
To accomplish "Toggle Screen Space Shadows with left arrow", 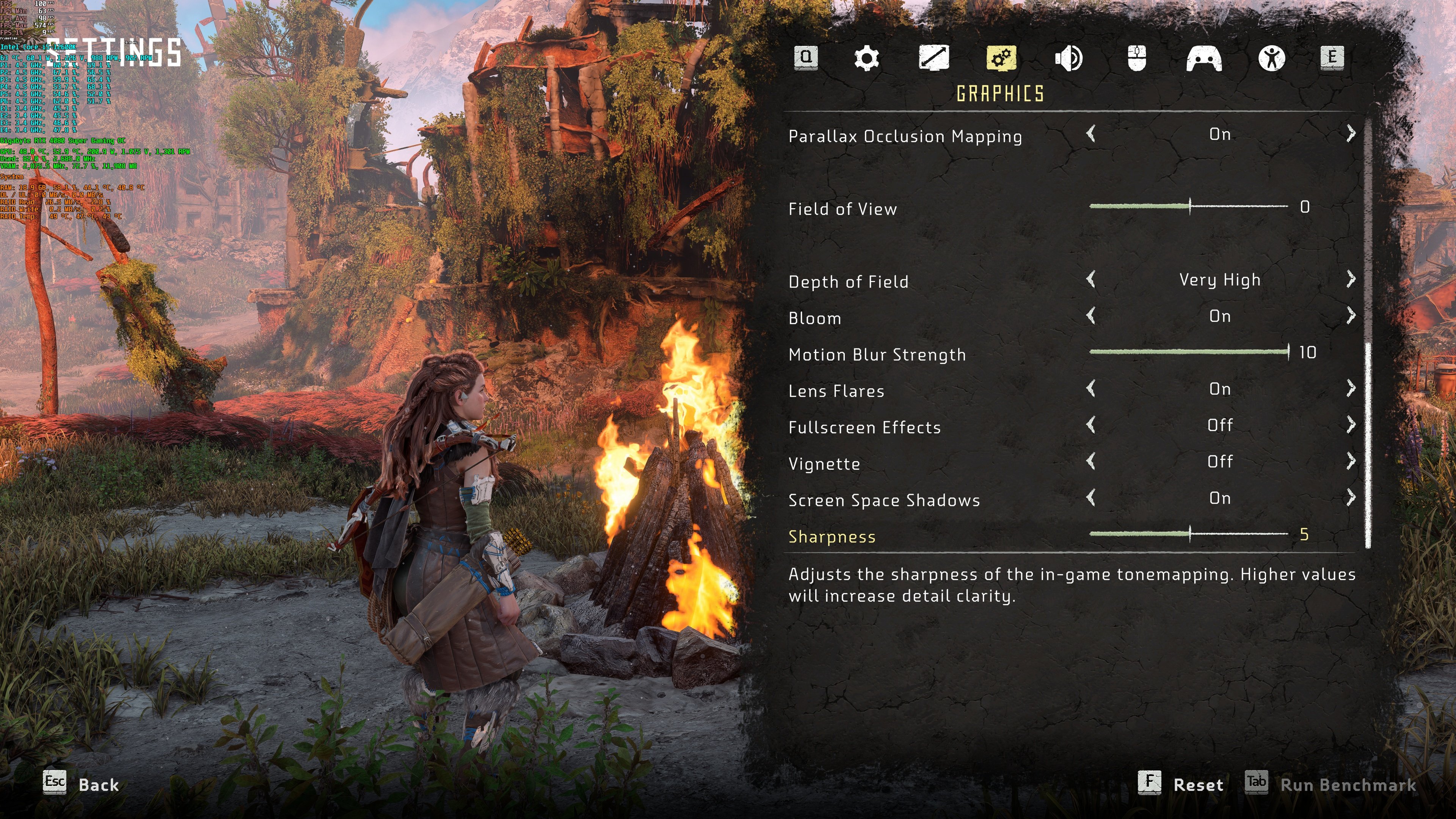I will [x=1091, y=498].
